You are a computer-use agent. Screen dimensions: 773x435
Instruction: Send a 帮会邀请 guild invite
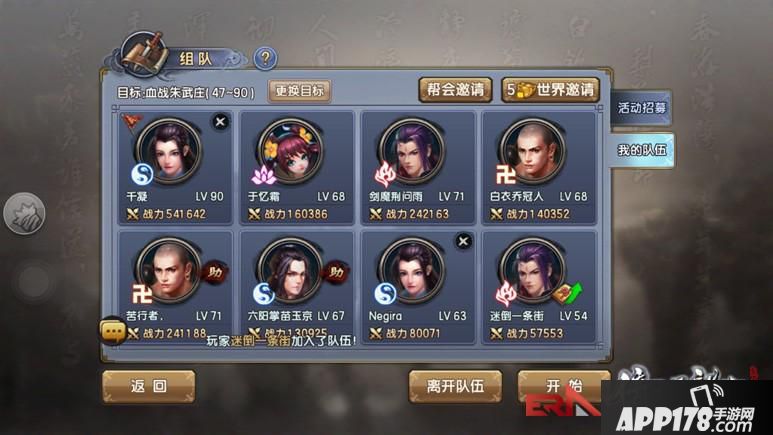tap(455, 90)
